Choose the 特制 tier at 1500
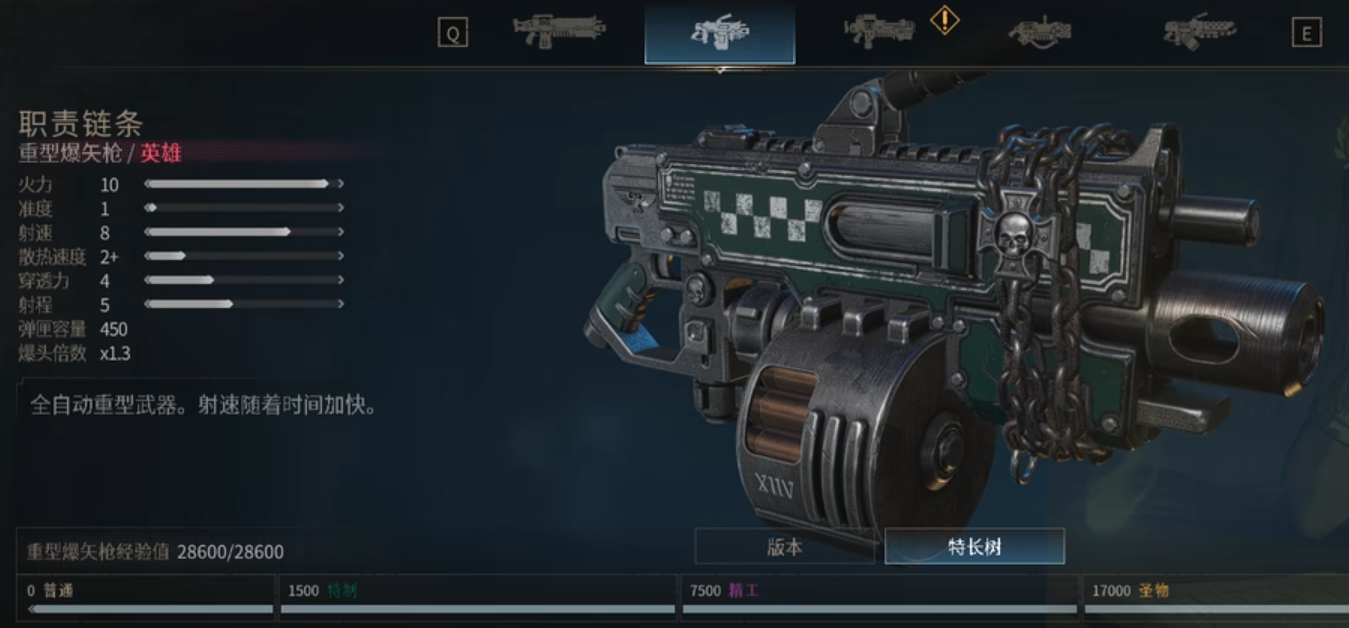1349x628 pixels. (478, 597)
